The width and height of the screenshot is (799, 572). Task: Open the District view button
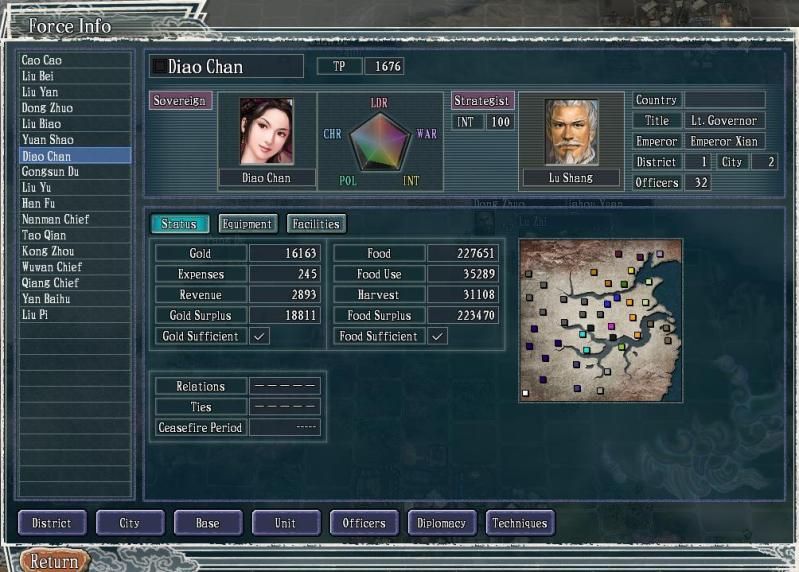pyautogui.click(x=52, y=523)
